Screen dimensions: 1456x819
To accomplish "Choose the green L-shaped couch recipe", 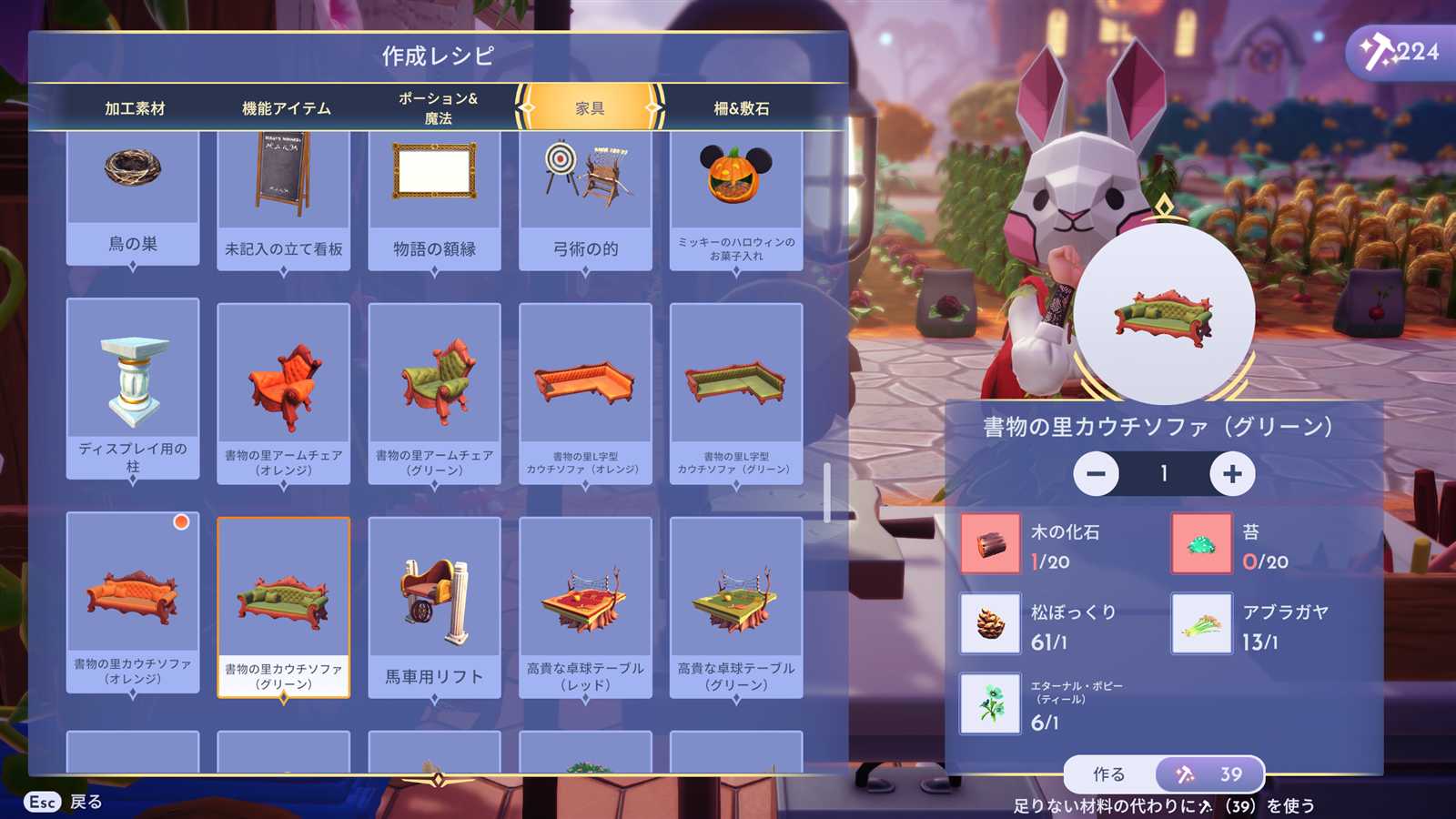I will pos(736,393).
